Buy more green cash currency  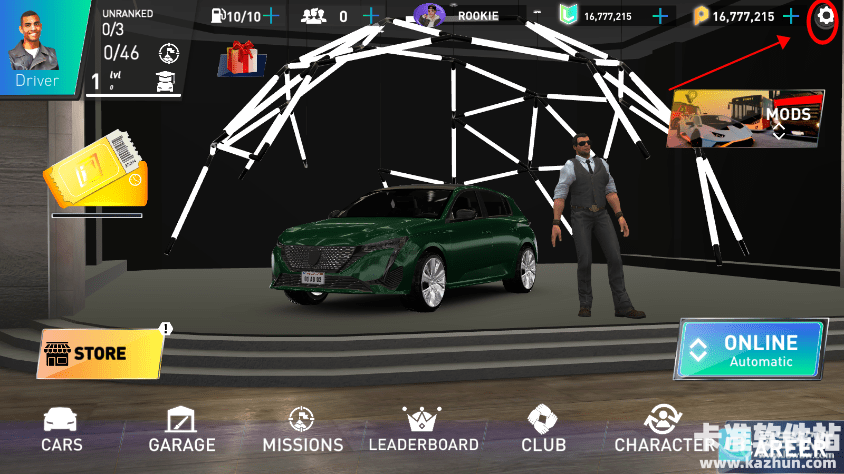[x=660, y=16]
